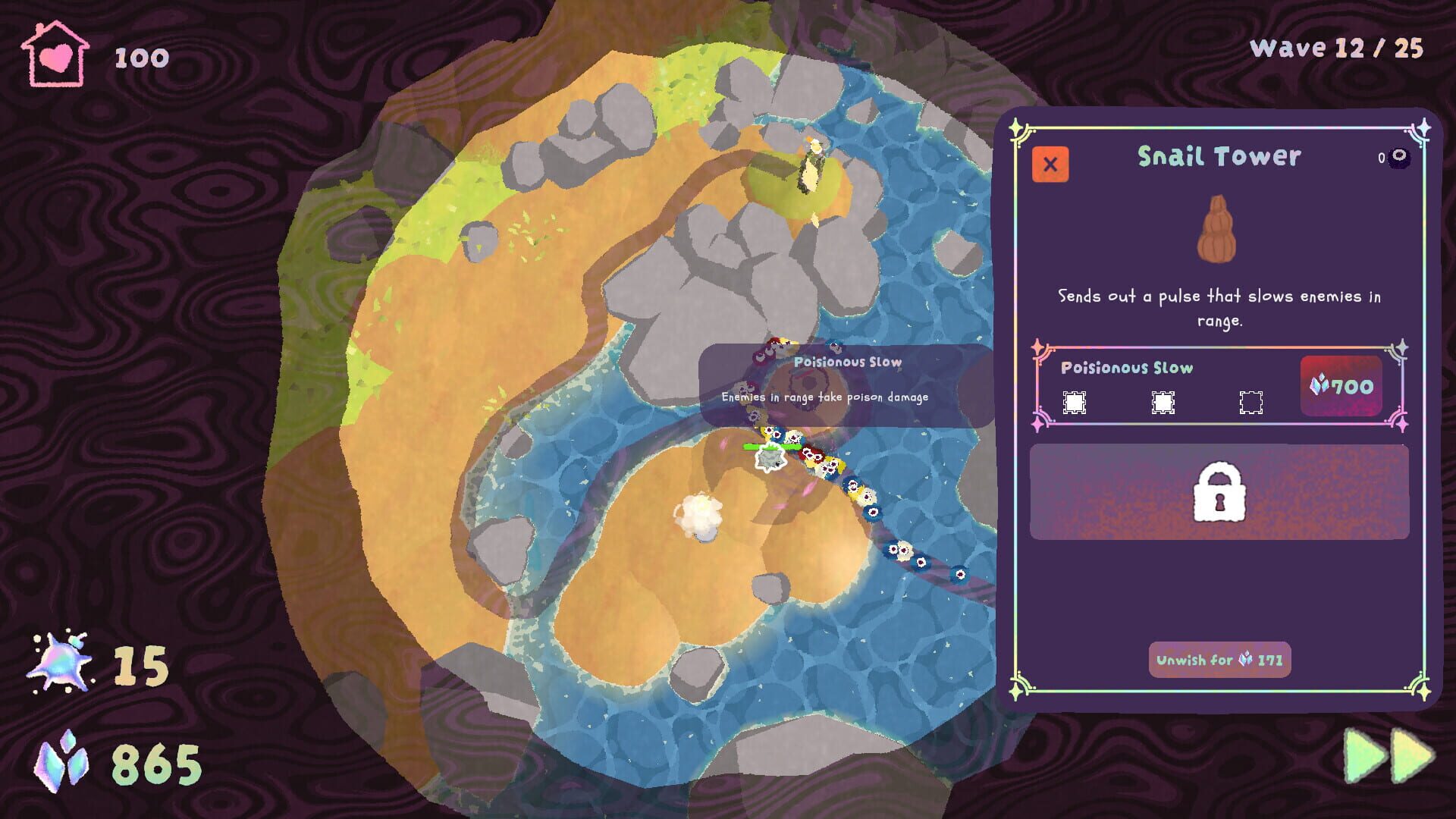Screen dimensions: 1456x819
Task: Click the Poisionous Slow upgrade label
Action: tap(1128, 369)
